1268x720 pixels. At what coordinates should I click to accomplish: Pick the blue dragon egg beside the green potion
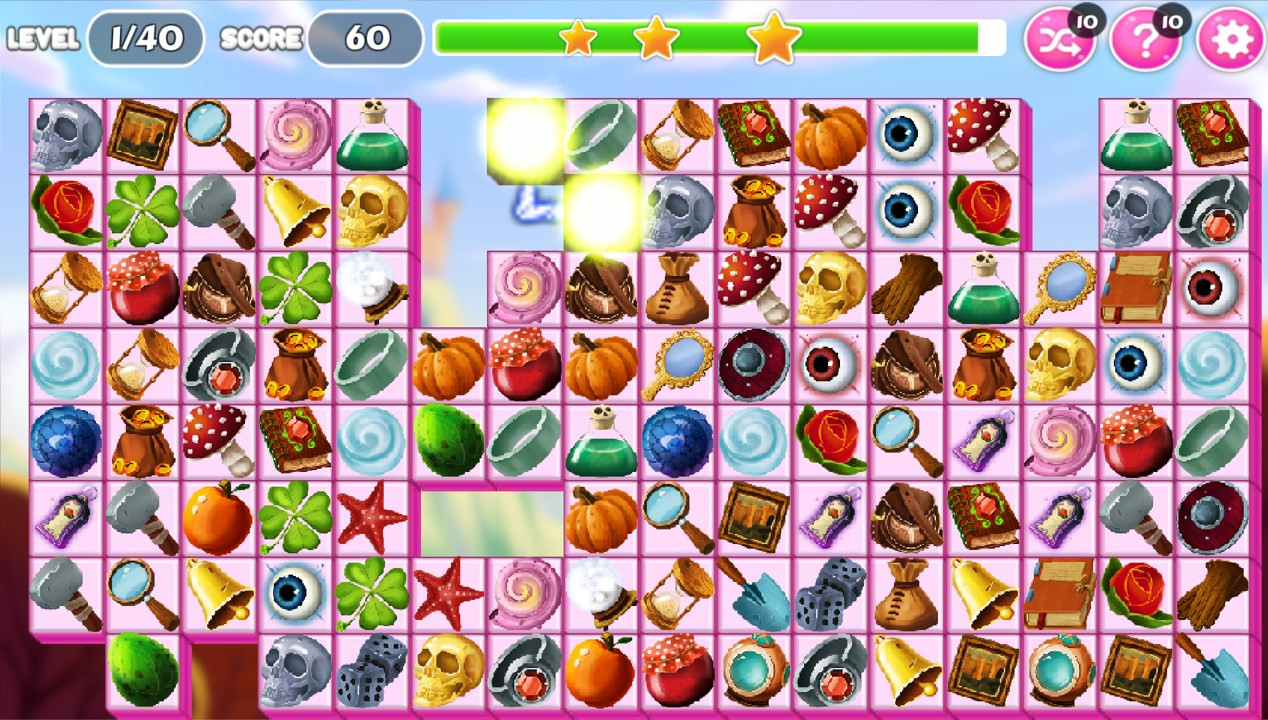coord(677,442)
